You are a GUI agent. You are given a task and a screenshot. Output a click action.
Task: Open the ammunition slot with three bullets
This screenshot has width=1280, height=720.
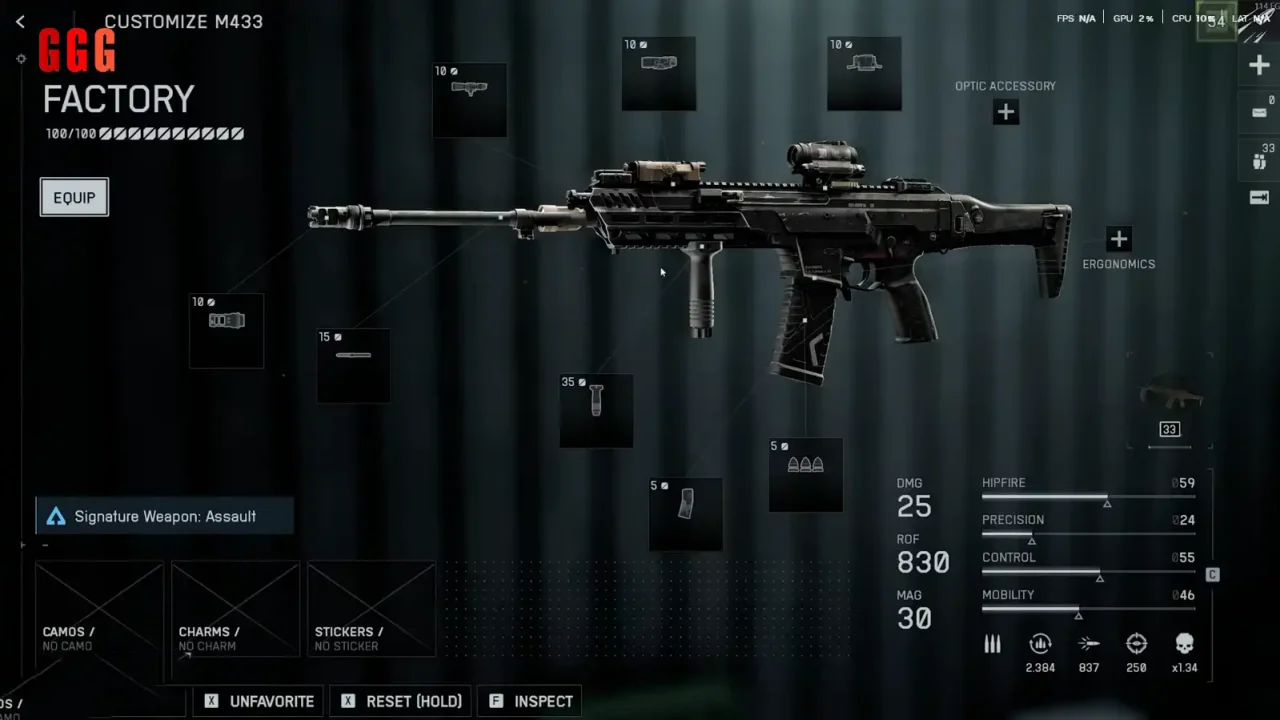tap(805, 474)
